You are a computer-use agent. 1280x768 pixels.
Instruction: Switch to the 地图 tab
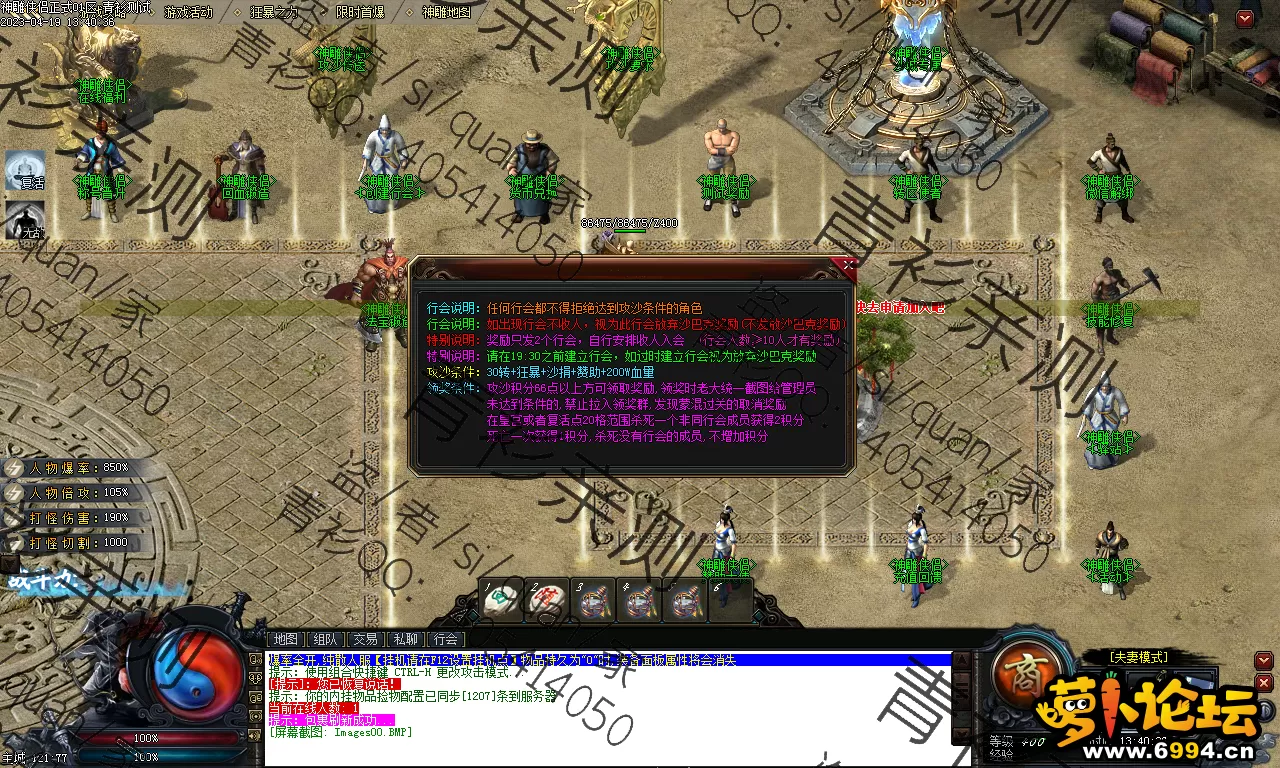click(286, 639)
